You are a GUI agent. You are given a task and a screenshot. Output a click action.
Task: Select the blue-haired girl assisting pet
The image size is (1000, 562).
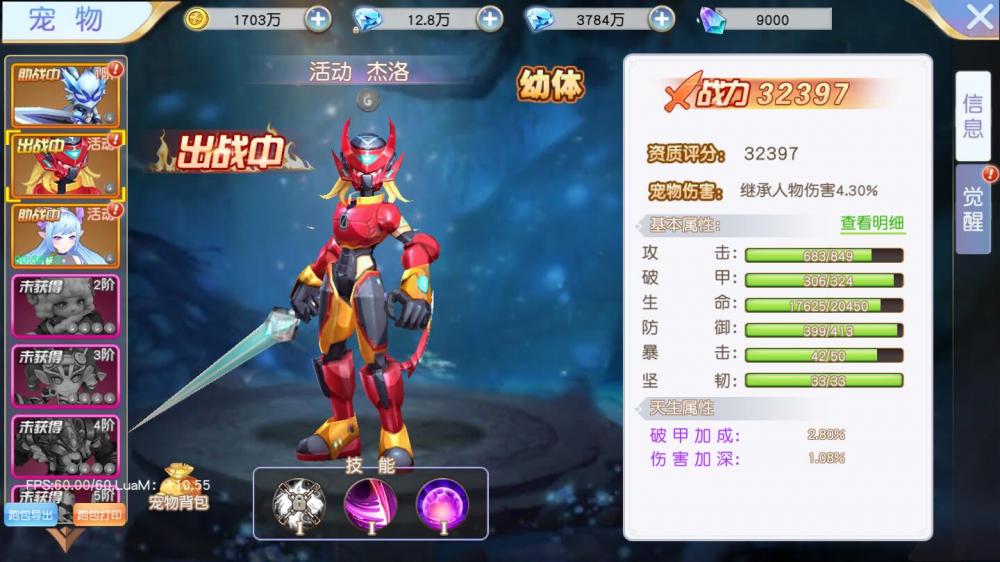65,236
